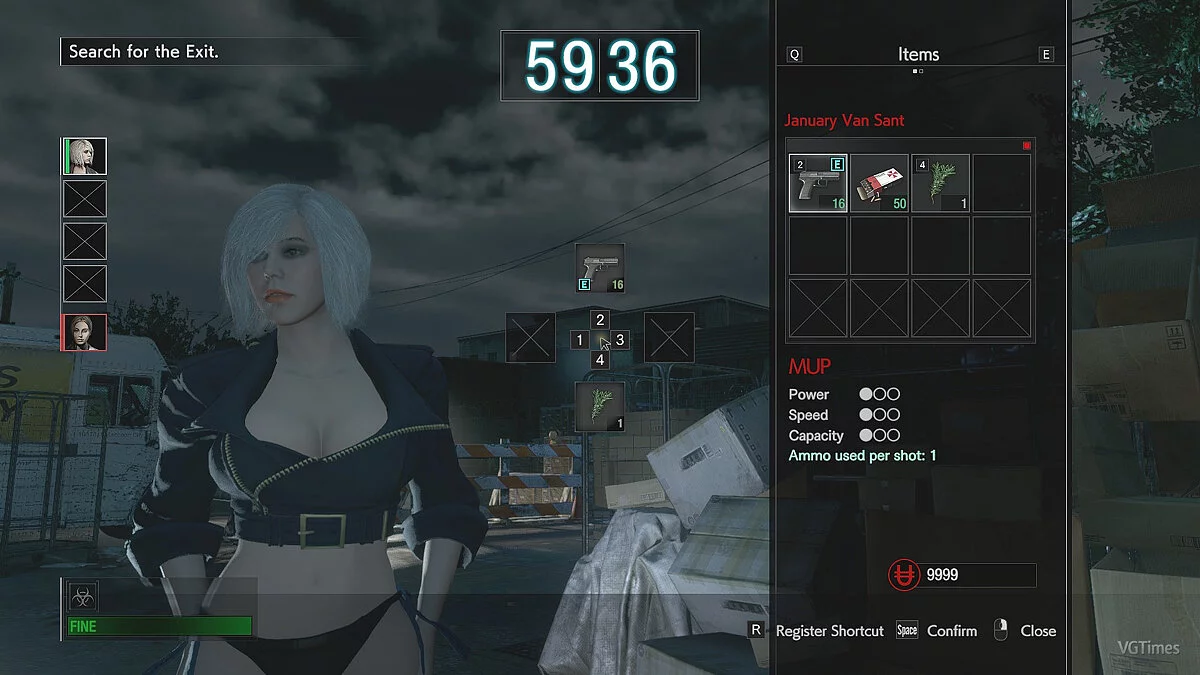Click the green herb shortcut icon below the wheel

(x=600, y=406)
